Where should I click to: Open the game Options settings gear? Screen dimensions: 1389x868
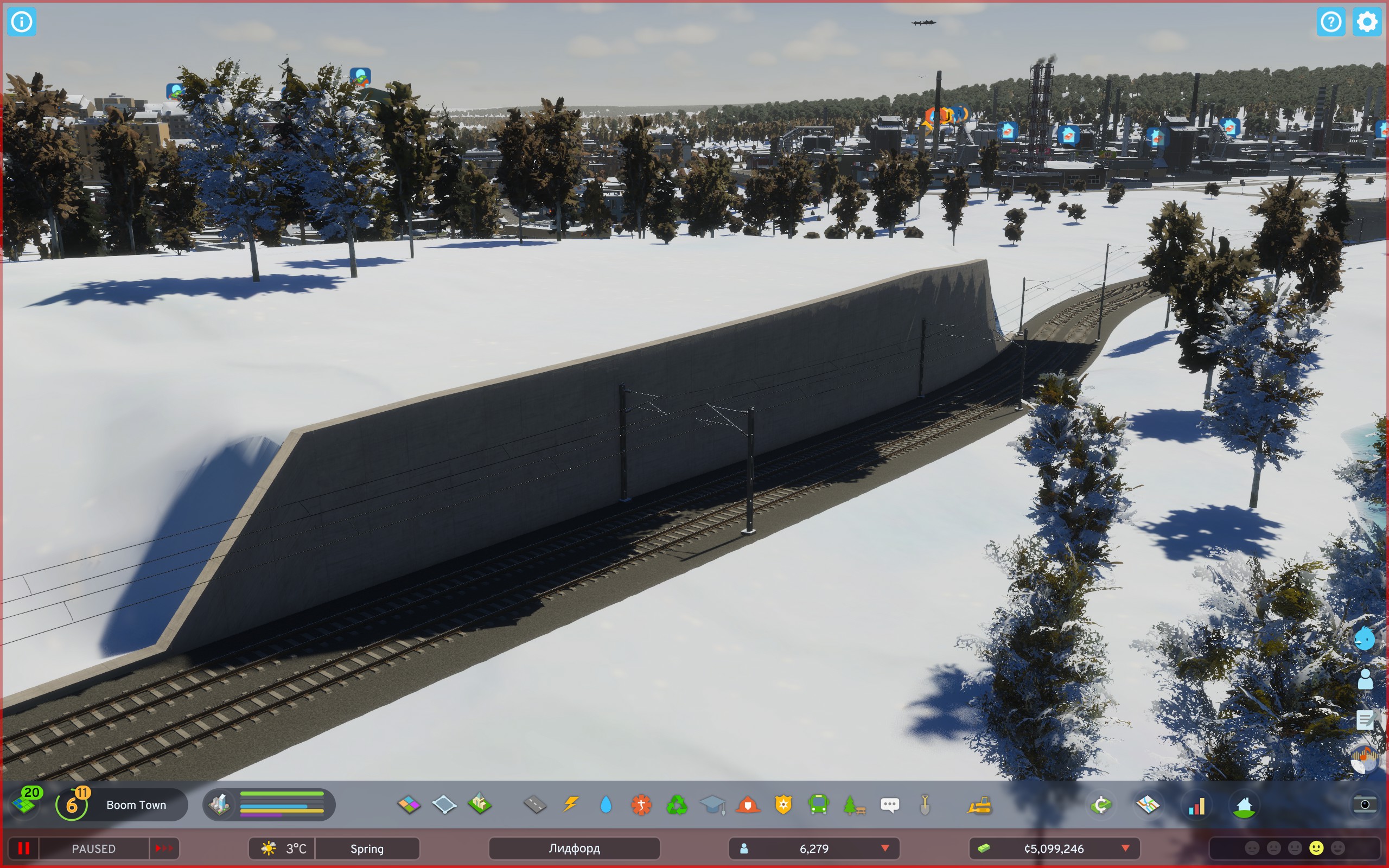[x=1367, y=22]
